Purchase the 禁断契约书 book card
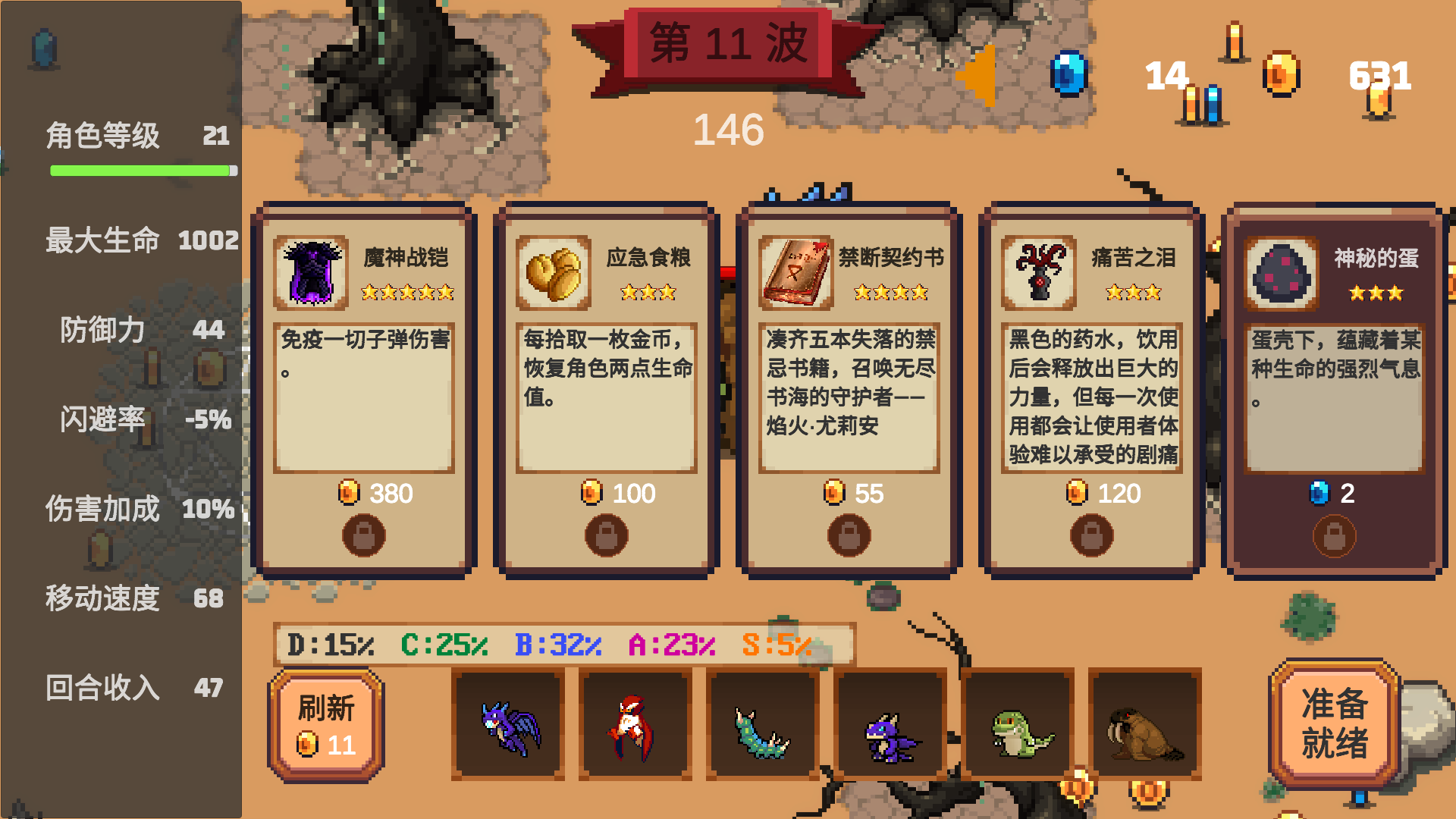The height and width of the screenshot is (819, 1456). (849, 364)
